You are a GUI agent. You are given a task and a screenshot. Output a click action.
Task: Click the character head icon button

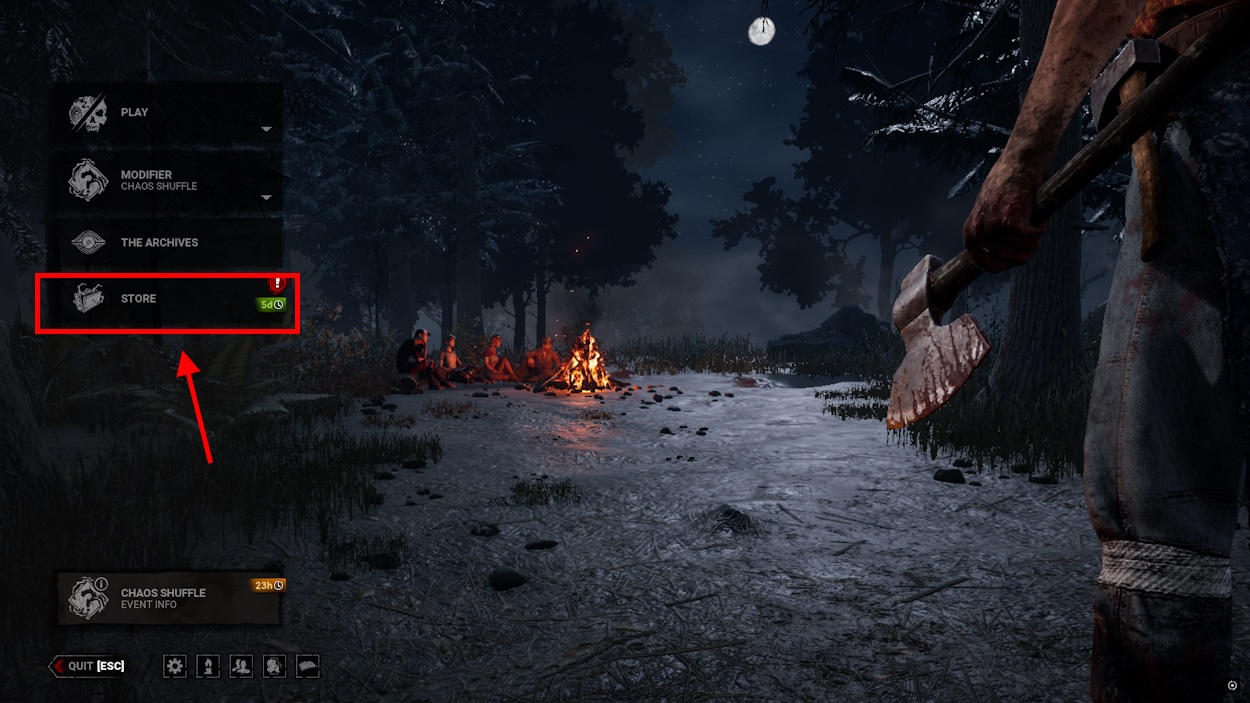274,666
